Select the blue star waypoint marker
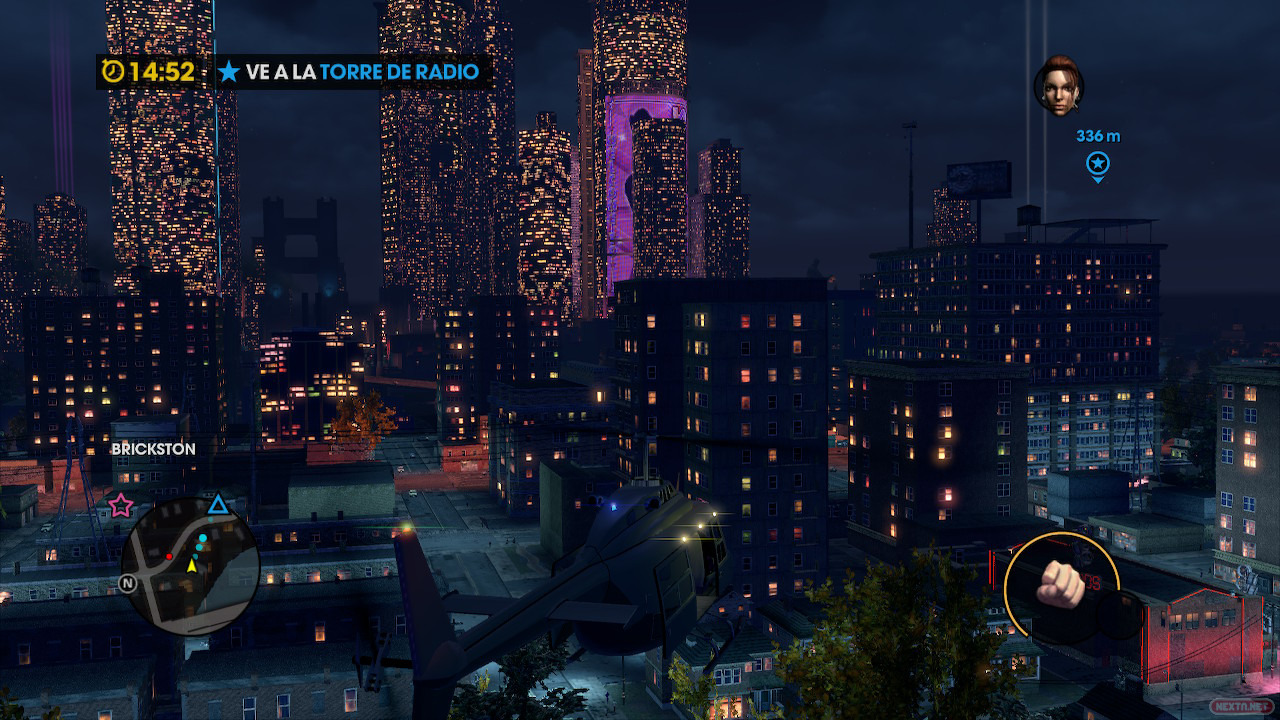Image resolution: width=1280 pixels, height=720 pixels. coord(1098,163)
